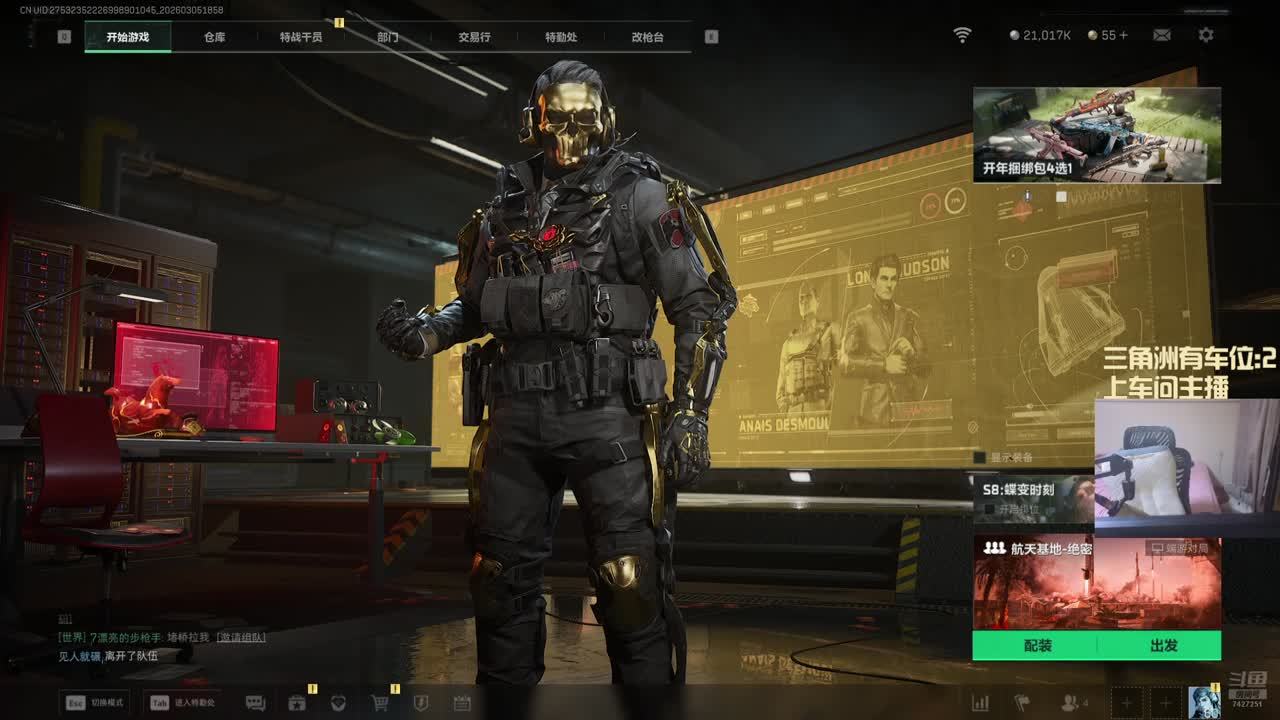Toggle the 显示装备 show equipment checkbox
Viewport: 1280px width, 720px height.
coord(980,457)
